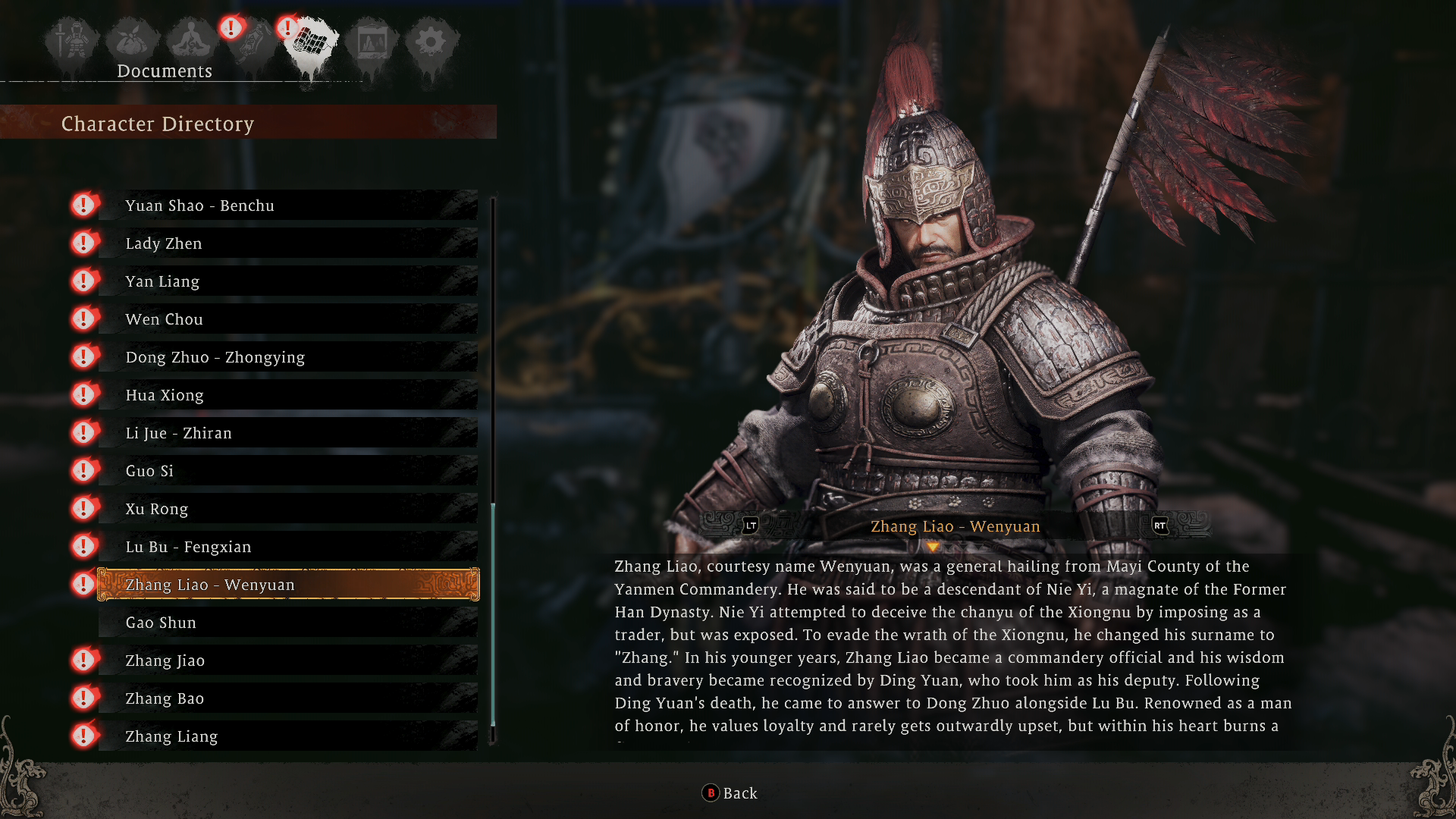Select the Zhang Jiao entry
The image size is (1456, 819).
288,660
